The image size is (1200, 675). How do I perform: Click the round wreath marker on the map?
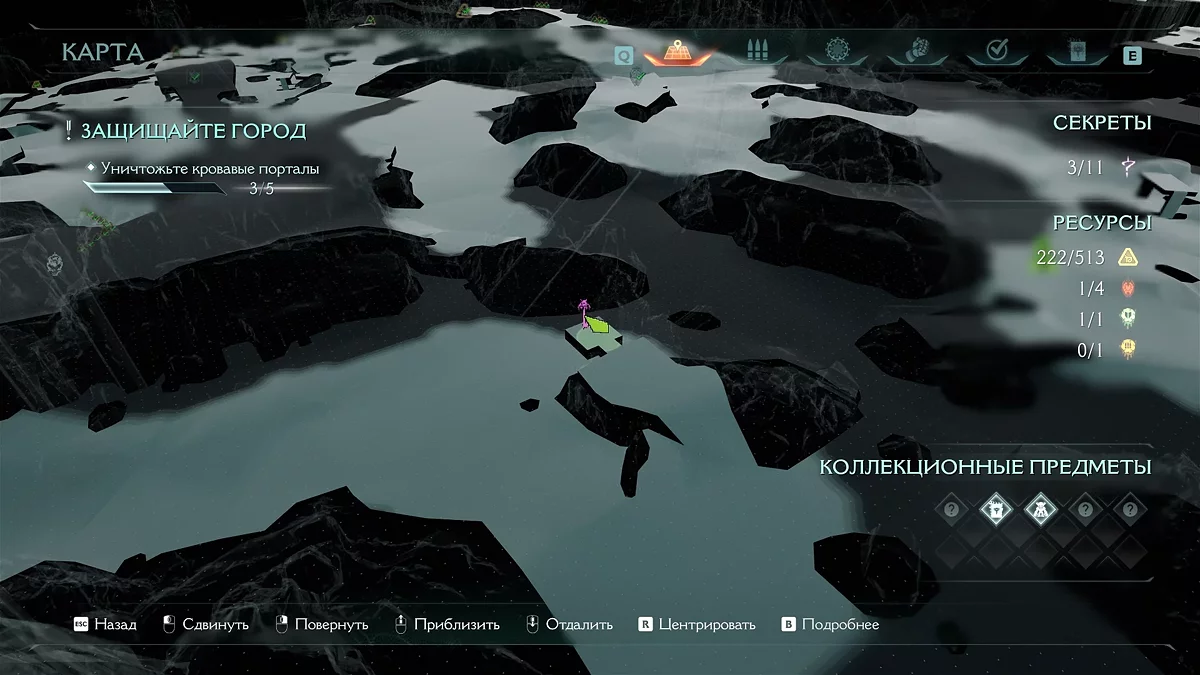point(54,263)
